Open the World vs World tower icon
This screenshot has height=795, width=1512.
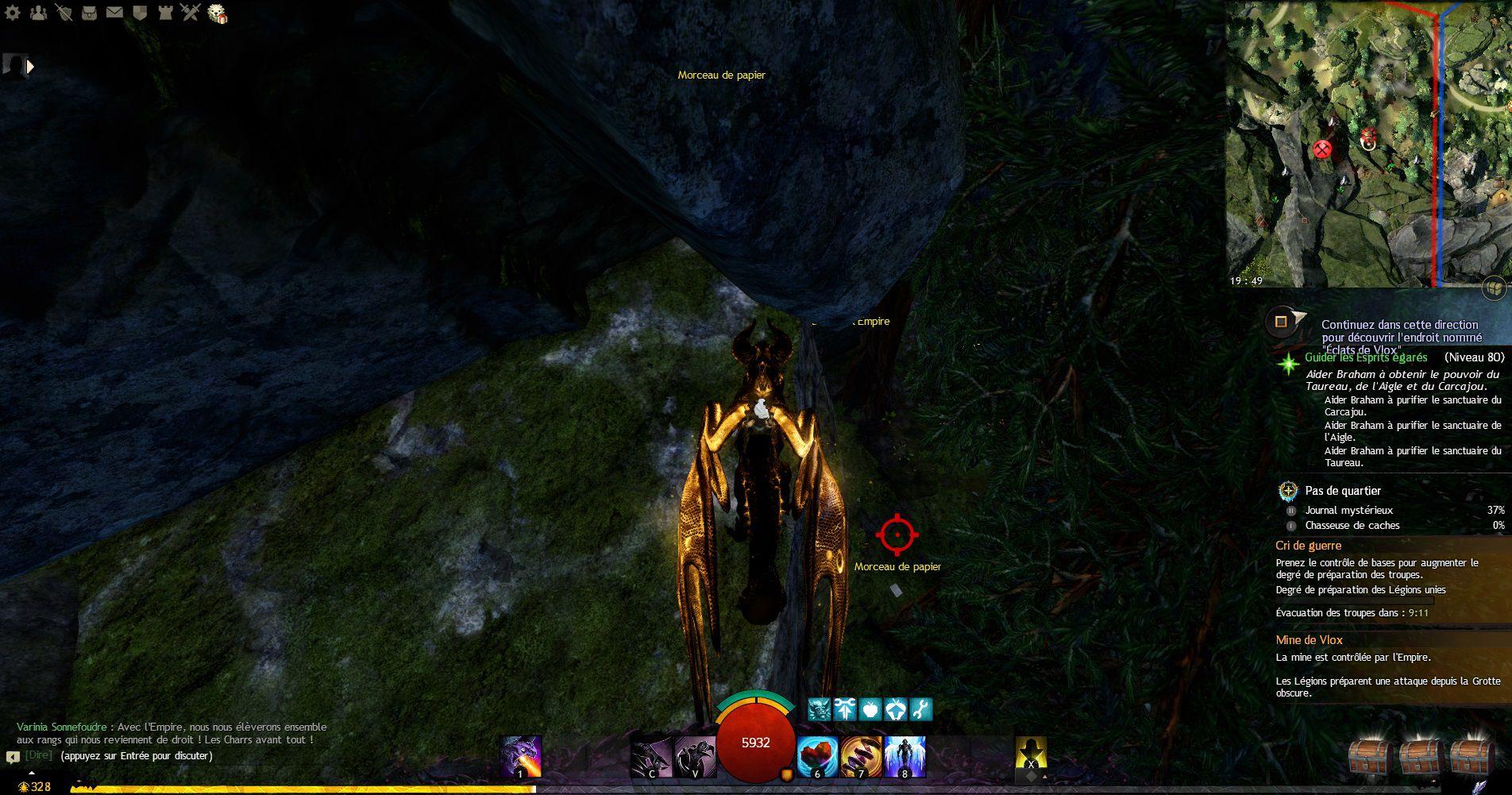tap(164, 13)
